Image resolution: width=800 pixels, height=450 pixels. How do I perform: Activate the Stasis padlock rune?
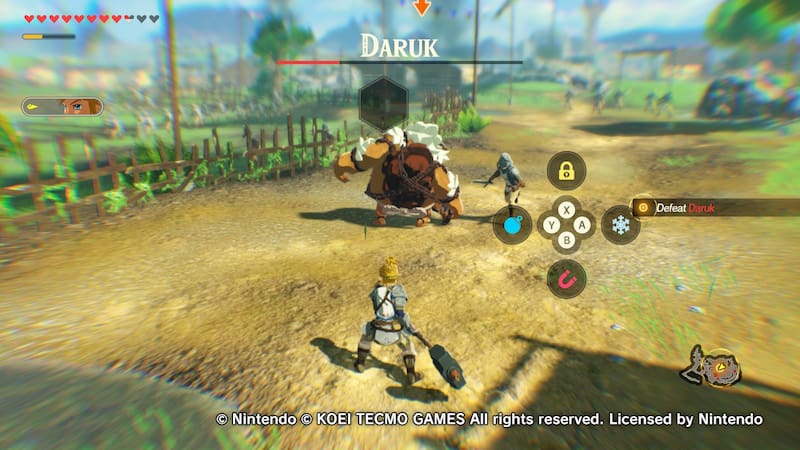566,171
